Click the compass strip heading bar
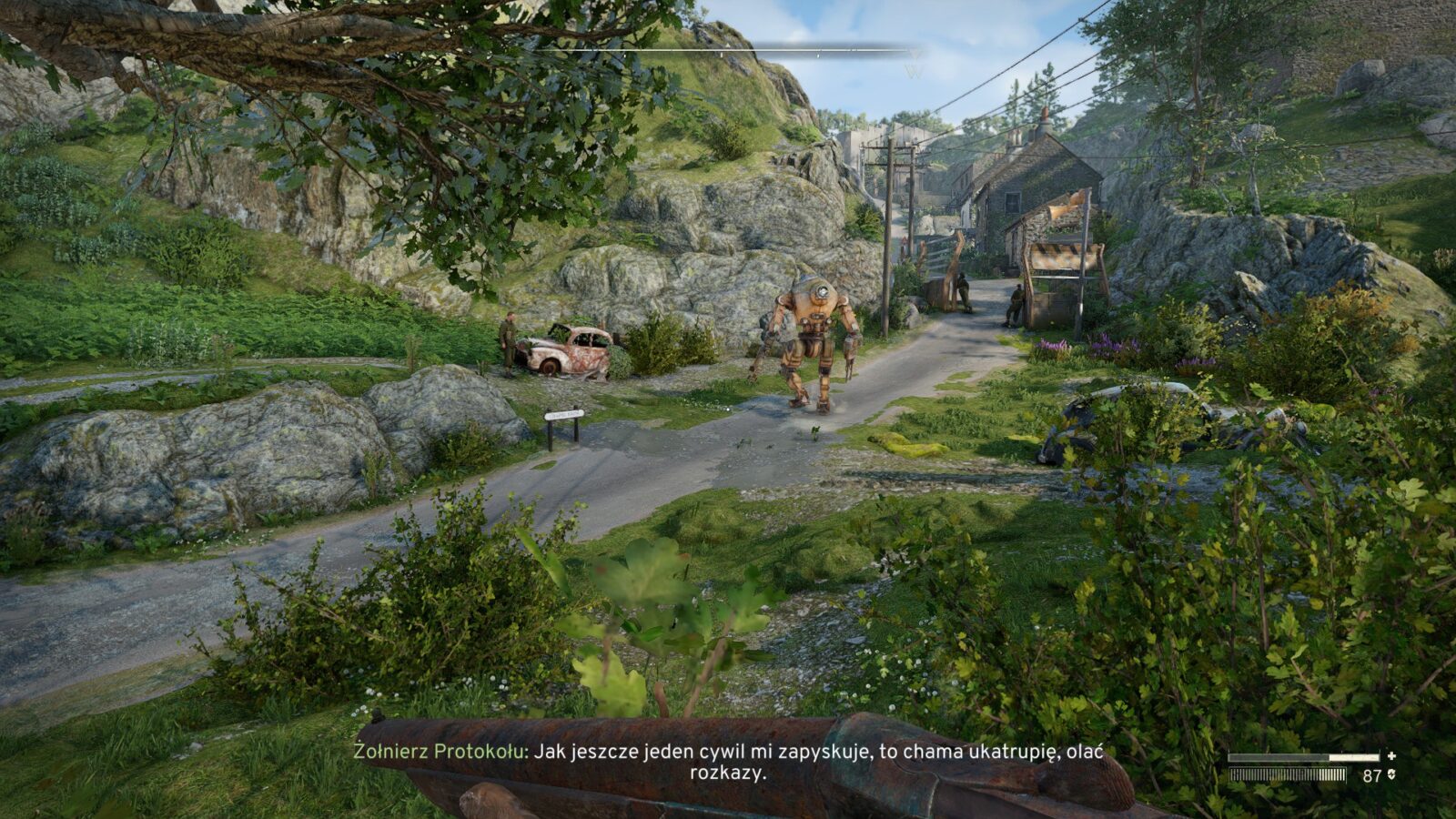 pyautogui.click(x=728, y=51)
